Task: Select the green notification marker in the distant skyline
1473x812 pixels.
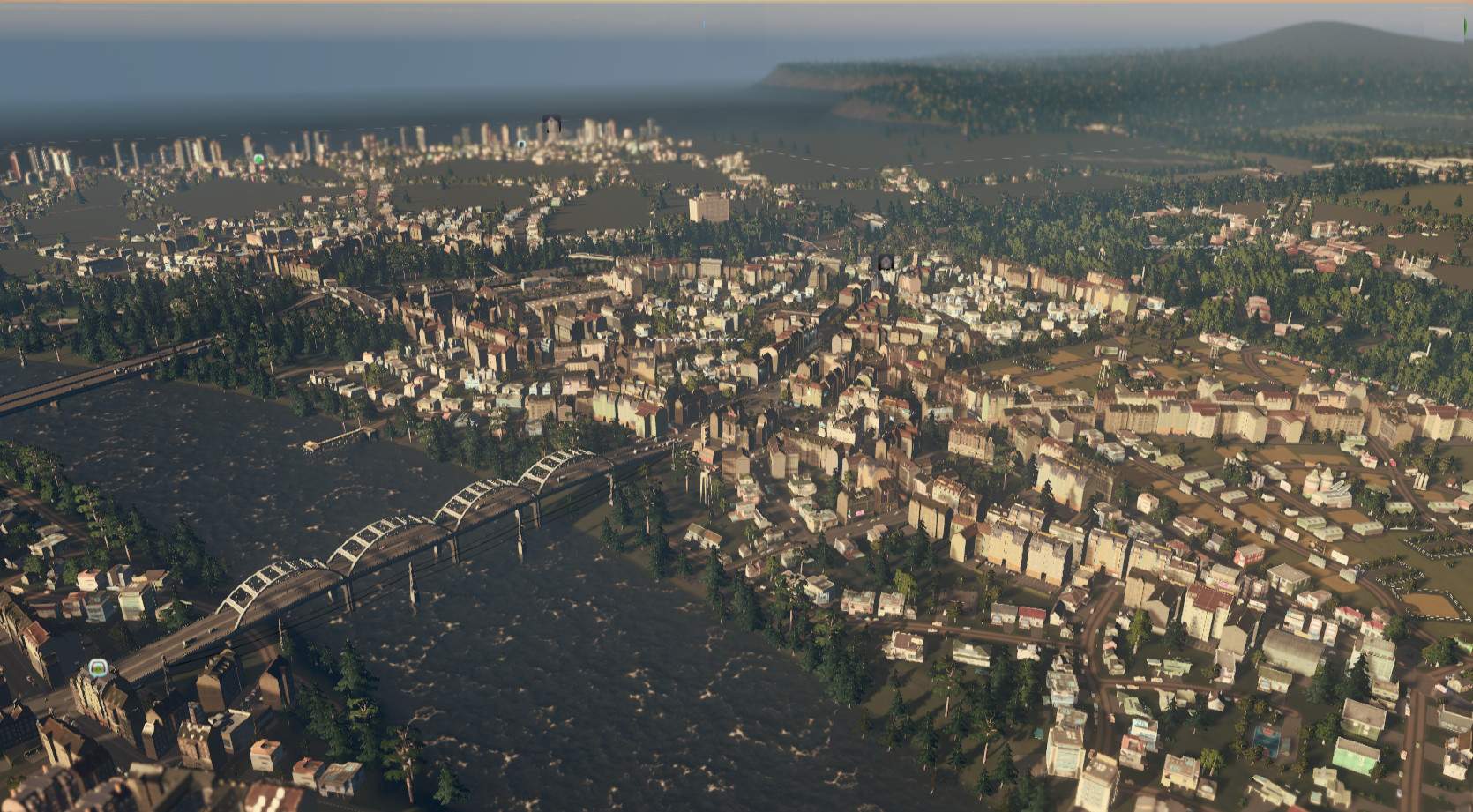Action: (258, 160)
